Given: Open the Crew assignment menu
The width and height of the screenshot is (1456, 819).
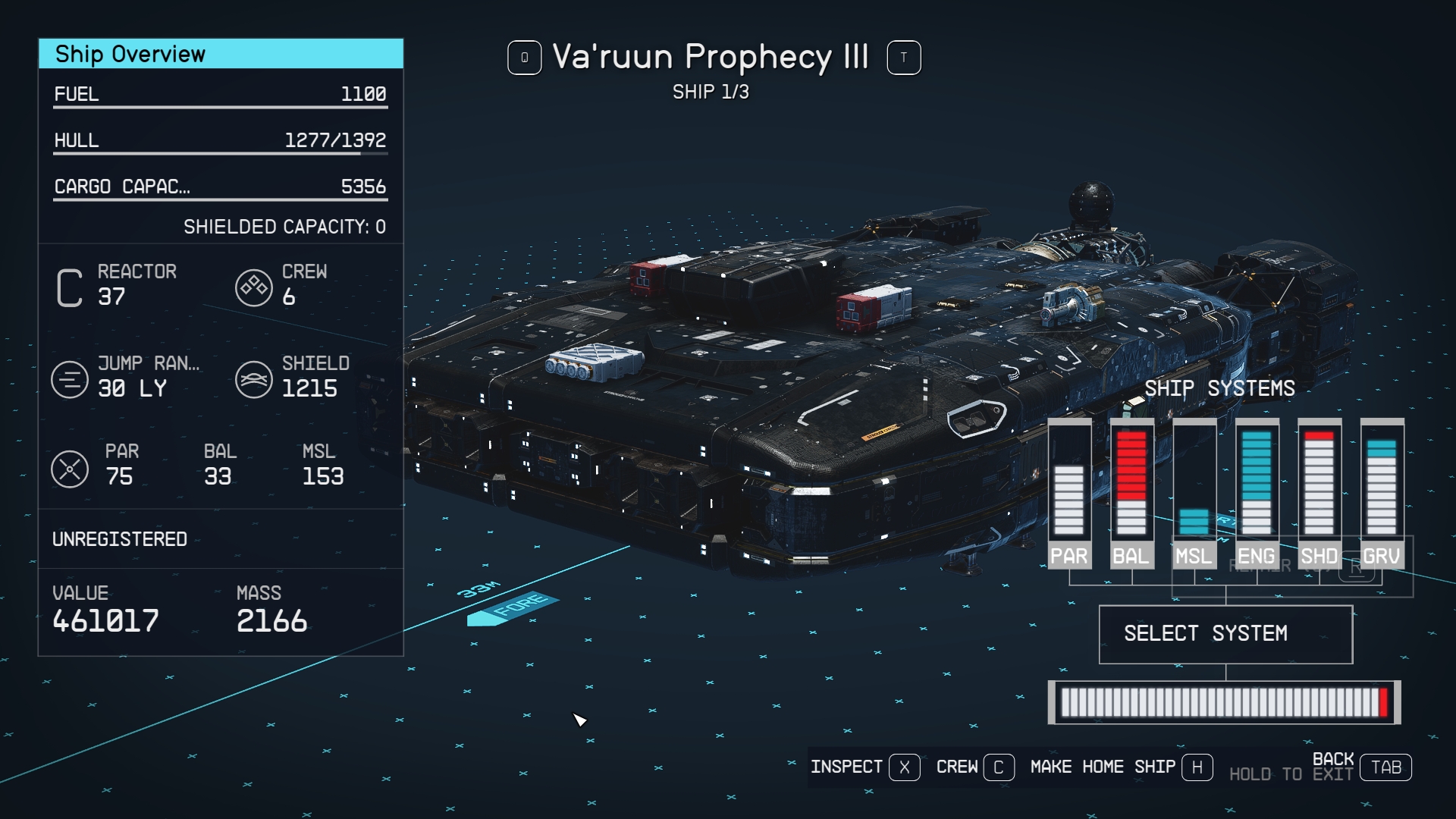Looking at the screenshot, I should pyautogui.click(x=974, y=767).
